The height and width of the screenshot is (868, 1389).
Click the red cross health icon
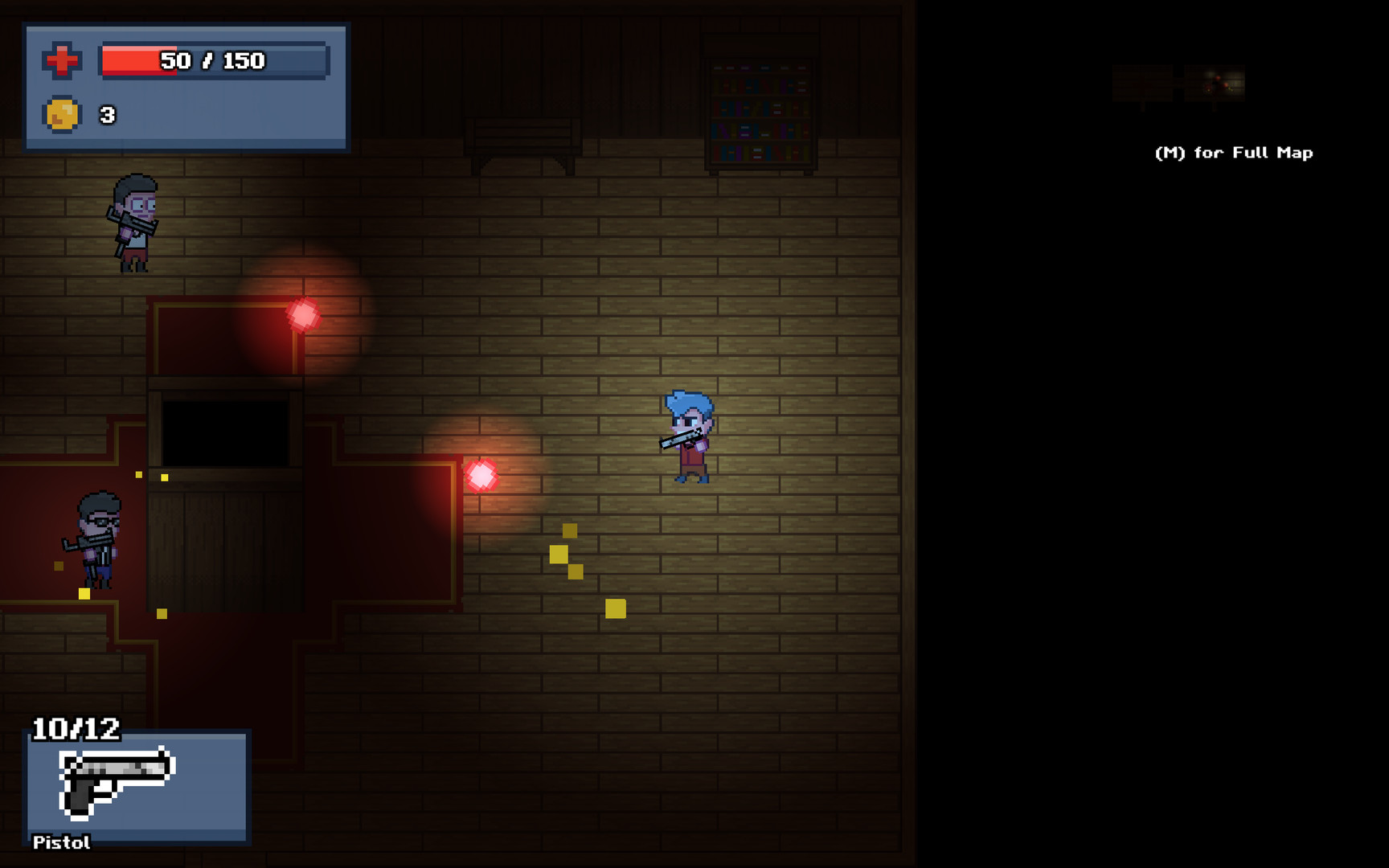[x=64, y=59]
